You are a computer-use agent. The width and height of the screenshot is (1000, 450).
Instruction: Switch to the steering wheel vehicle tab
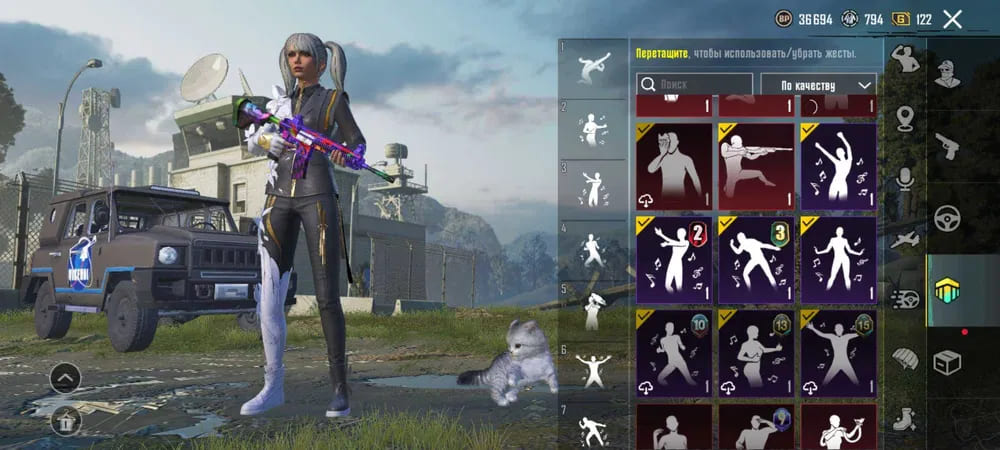[947, 218]
